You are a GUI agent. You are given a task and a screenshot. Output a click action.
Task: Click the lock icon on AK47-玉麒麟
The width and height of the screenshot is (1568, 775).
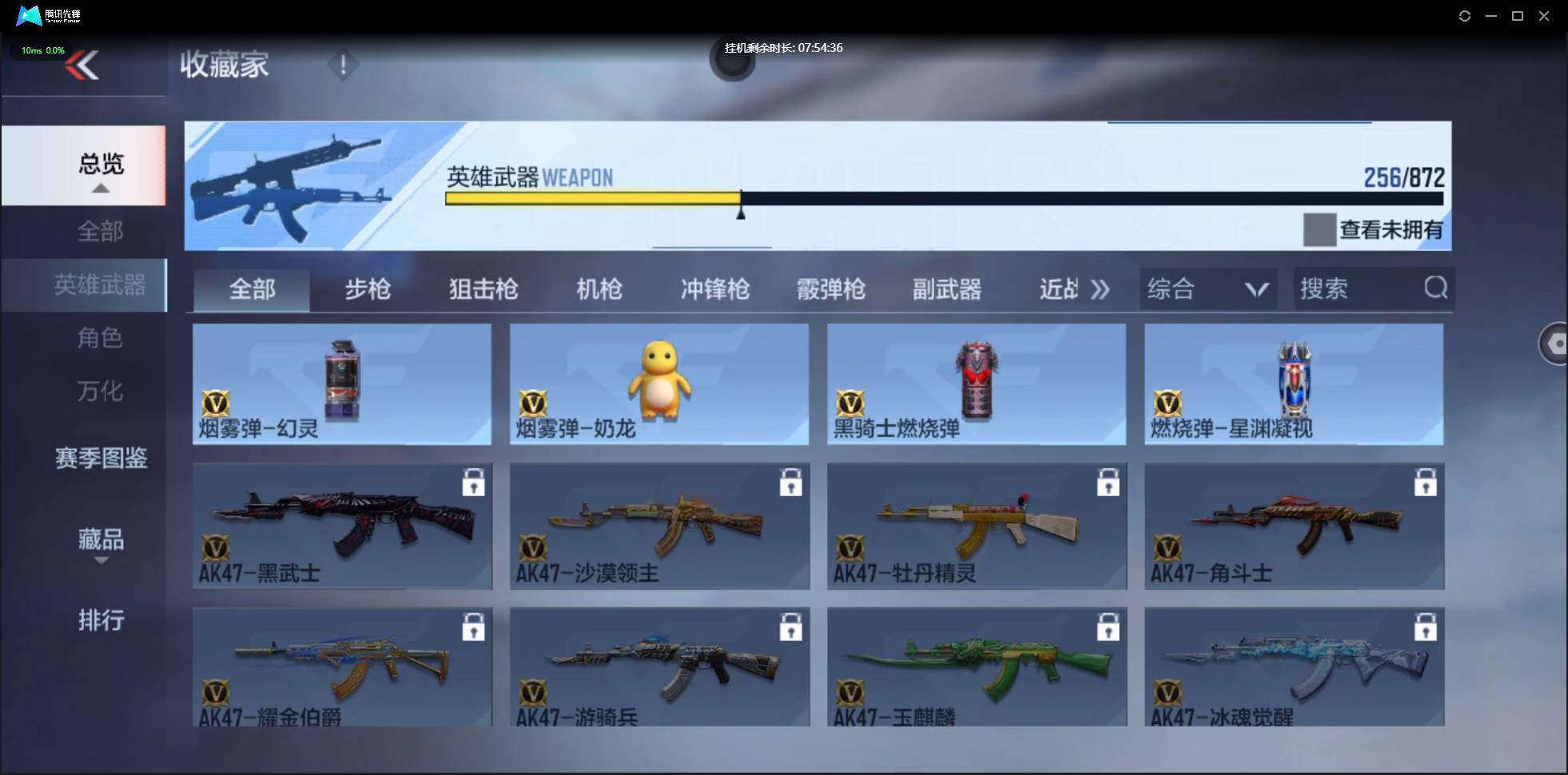coord(1109,626)
